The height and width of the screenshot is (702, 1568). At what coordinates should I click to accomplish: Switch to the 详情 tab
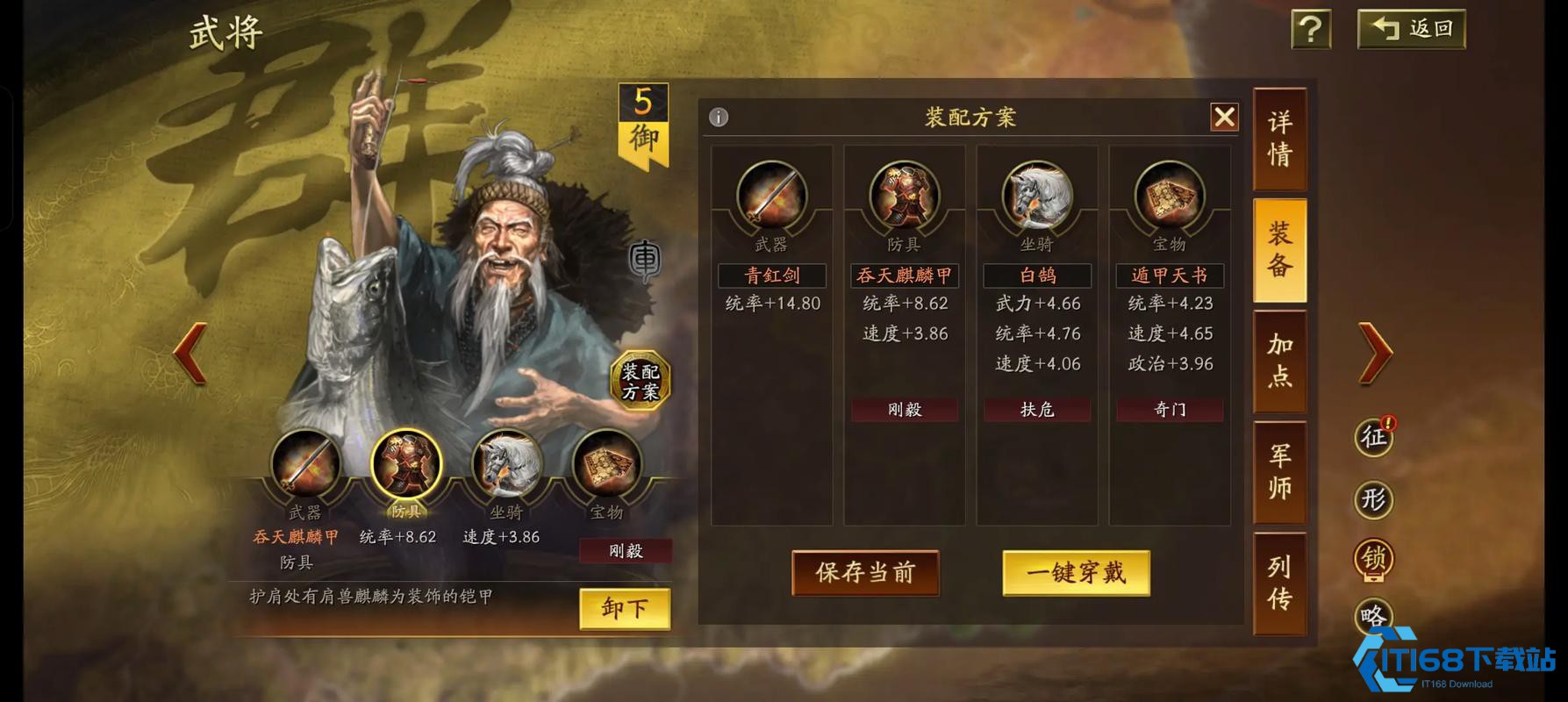(x=1278, y=139)
